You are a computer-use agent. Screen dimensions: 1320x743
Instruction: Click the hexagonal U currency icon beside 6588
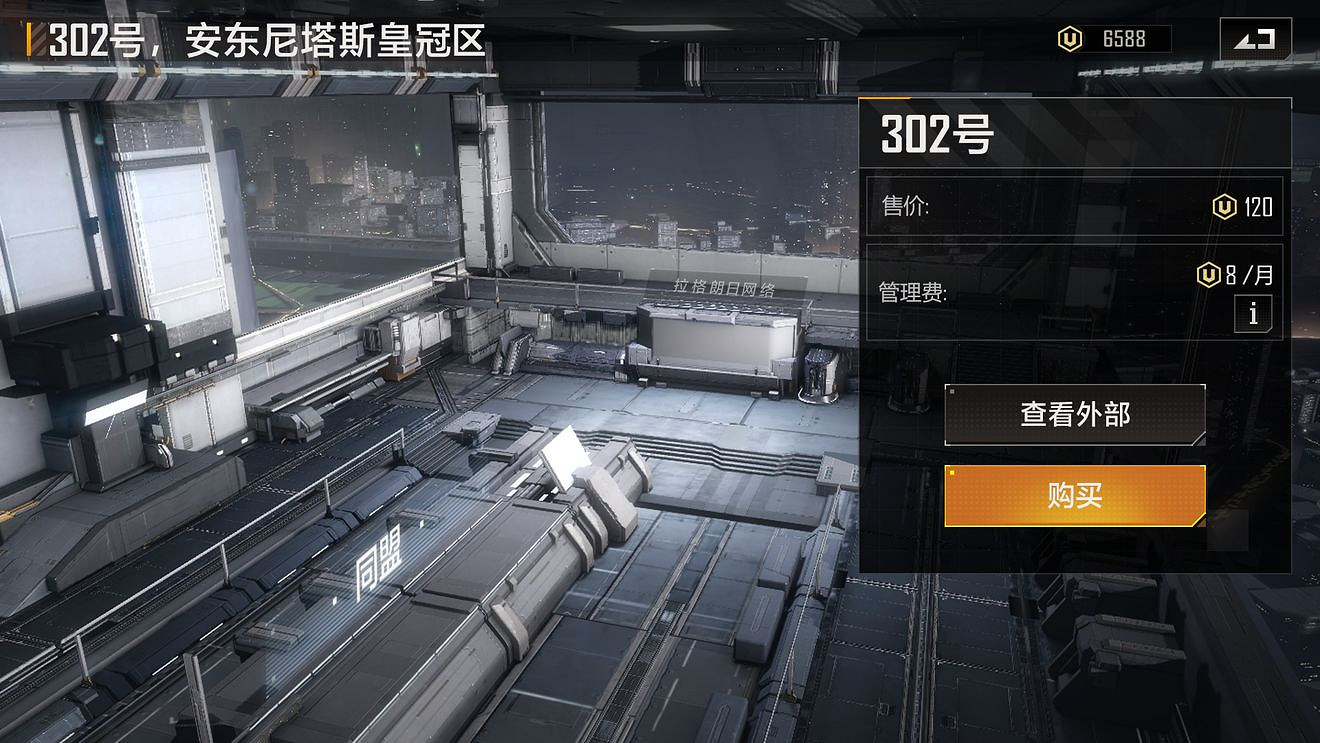[1070, 39]
